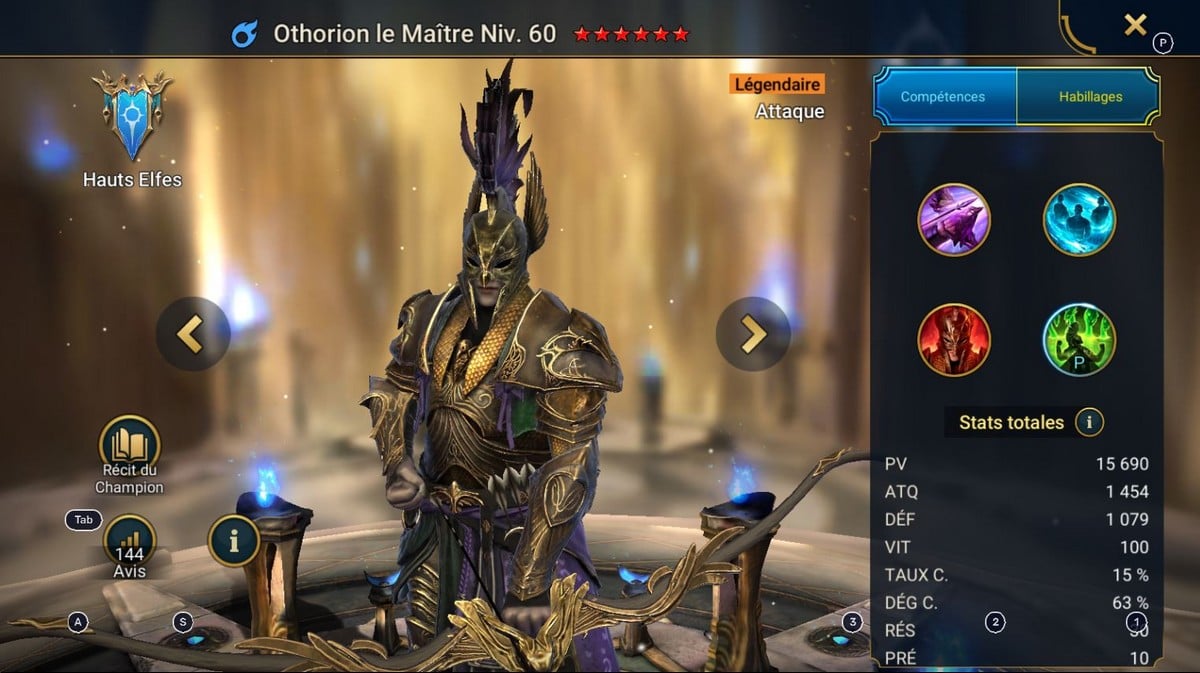Open the Récit du Champion book
The width and height of the screenshot is (1200, 673).
tap(129, 447)
